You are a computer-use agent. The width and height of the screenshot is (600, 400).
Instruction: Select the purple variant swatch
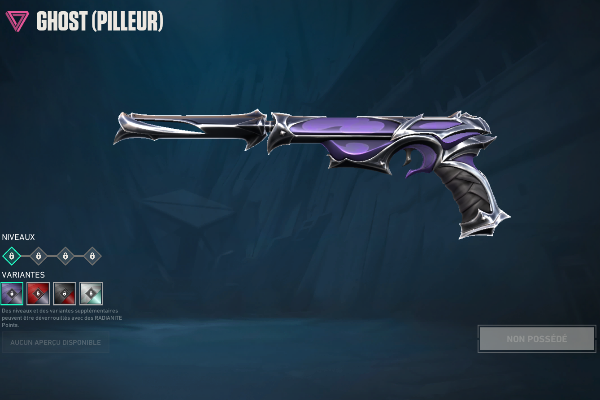point(12,293)
